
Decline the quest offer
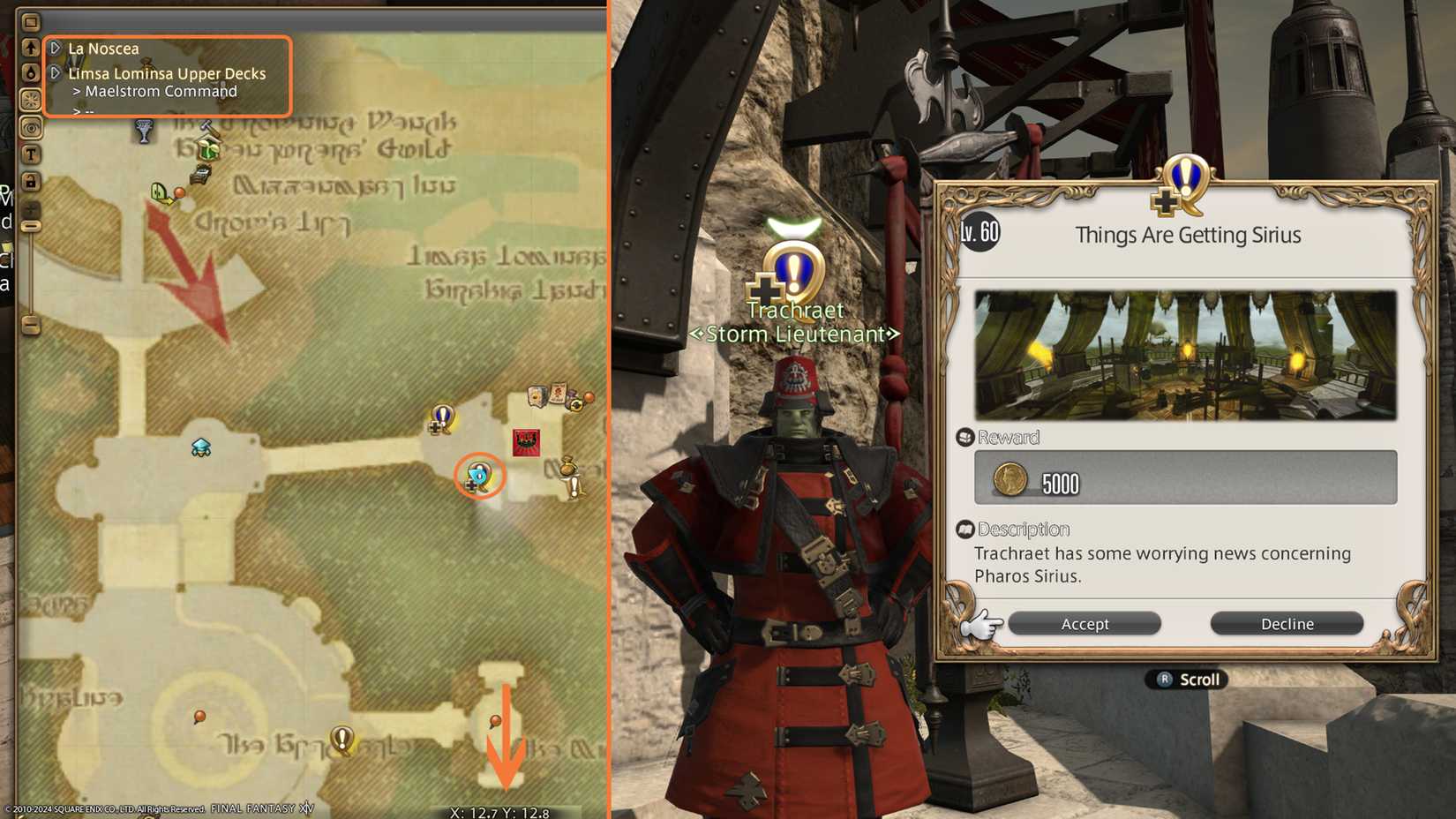[x=1287, y=623]
